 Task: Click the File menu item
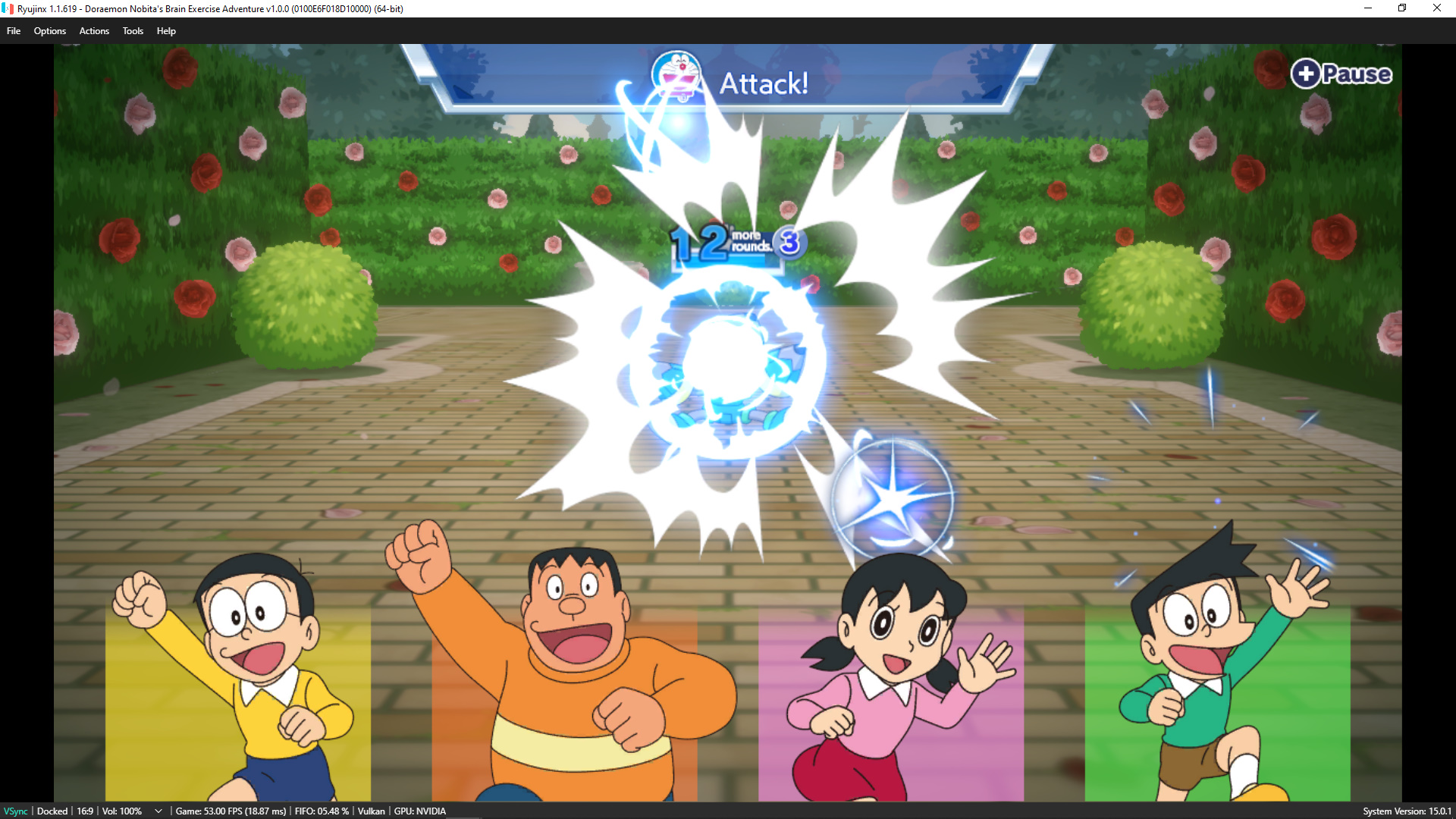coord(13,31)
